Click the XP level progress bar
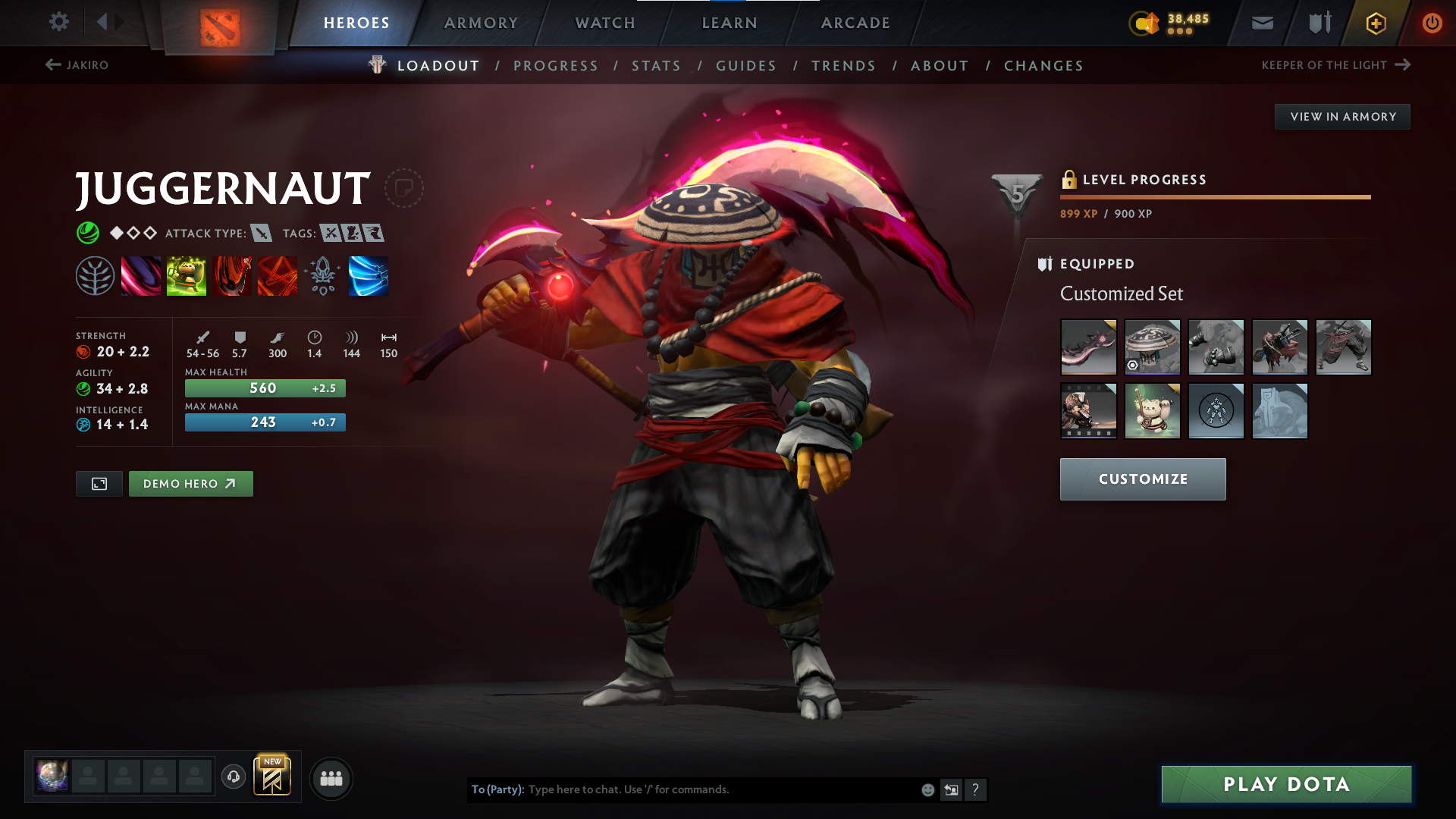 pos(1213,196)
